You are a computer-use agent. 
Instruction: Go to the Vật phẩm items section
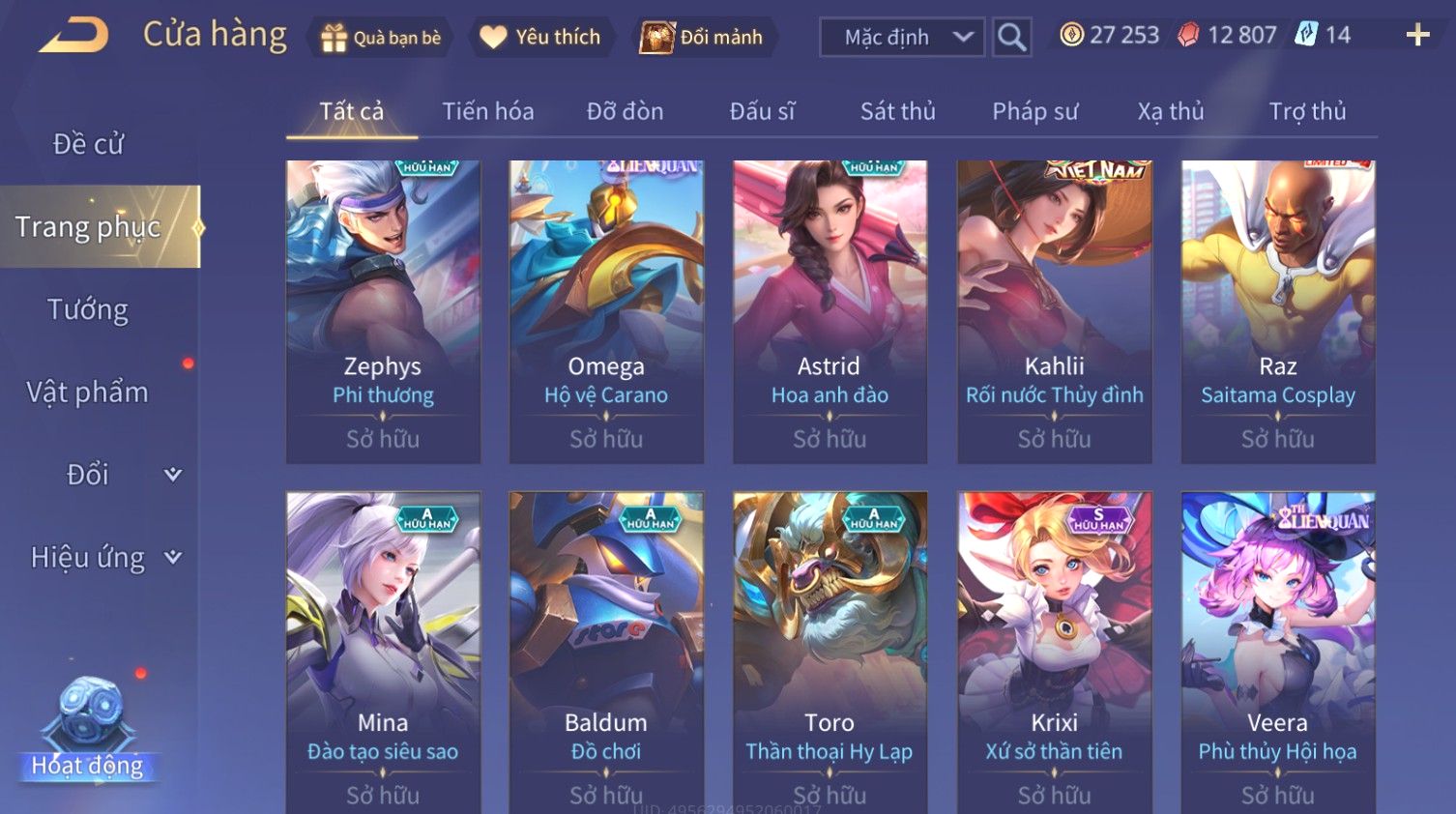click(88, 392)
